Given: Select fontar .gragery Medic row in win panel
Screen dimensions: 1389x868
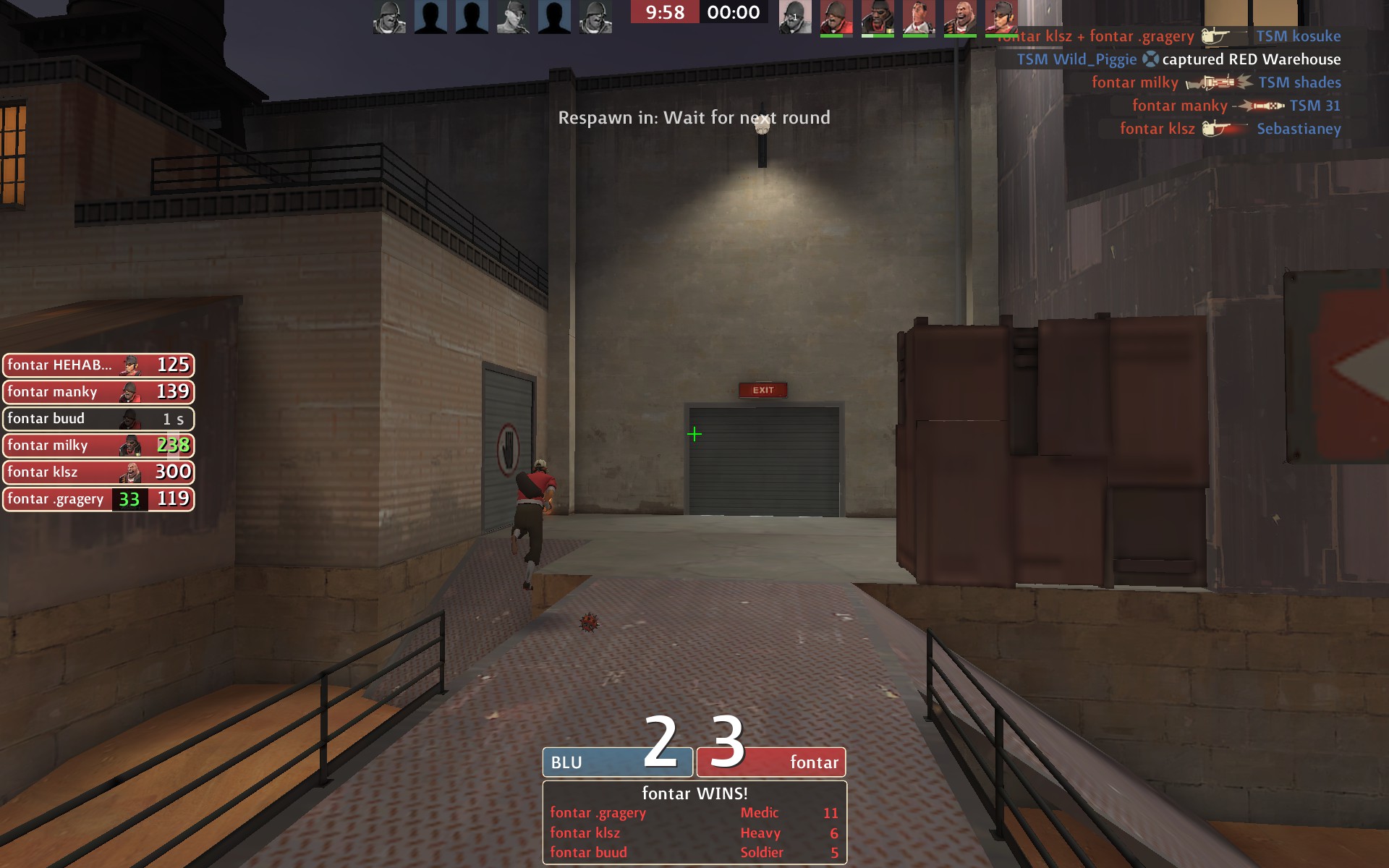Looking at the screenshot, I should point(694,813).
